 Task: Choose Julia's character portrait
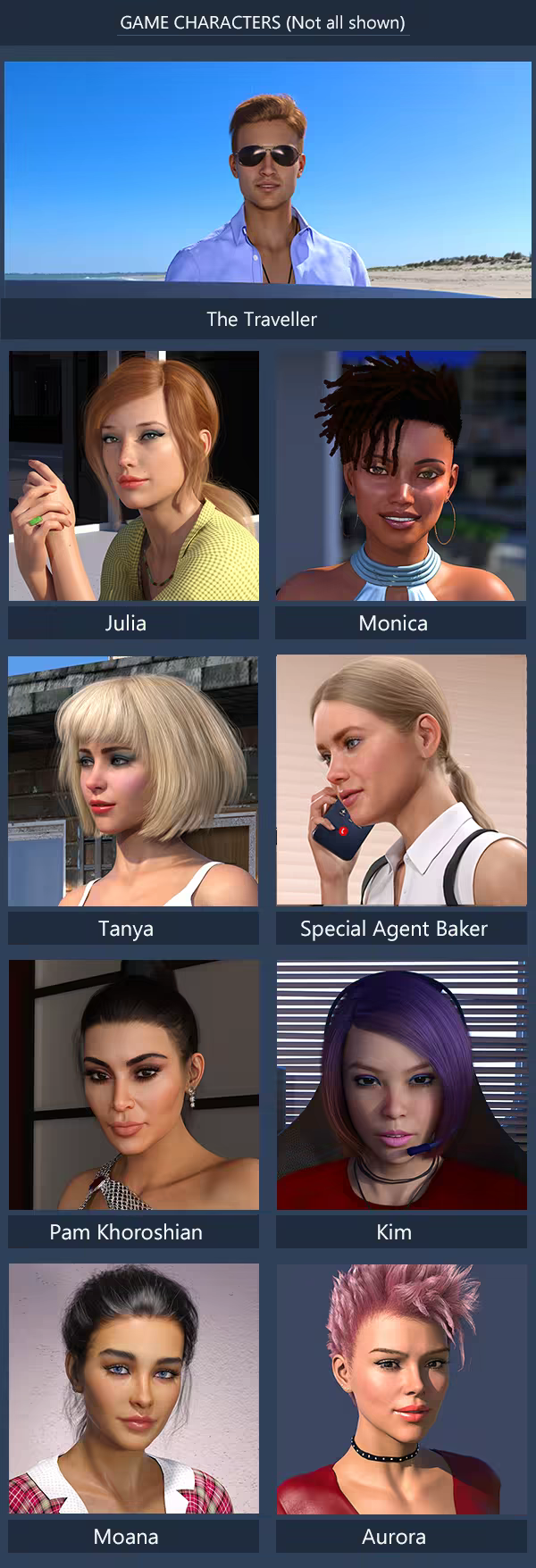coord(134,475)
